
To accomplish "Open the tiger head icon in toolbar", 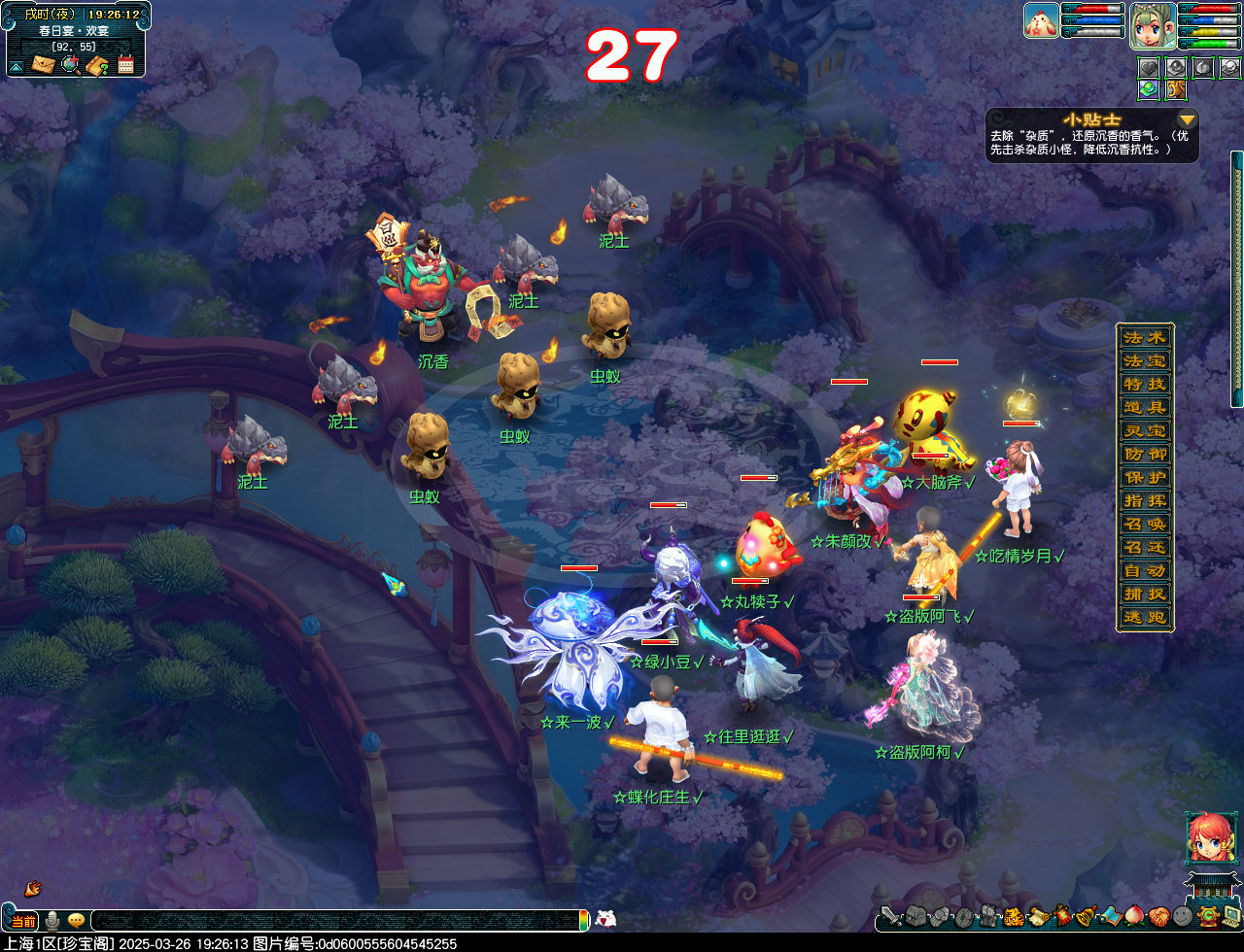I will [1013, 916].
